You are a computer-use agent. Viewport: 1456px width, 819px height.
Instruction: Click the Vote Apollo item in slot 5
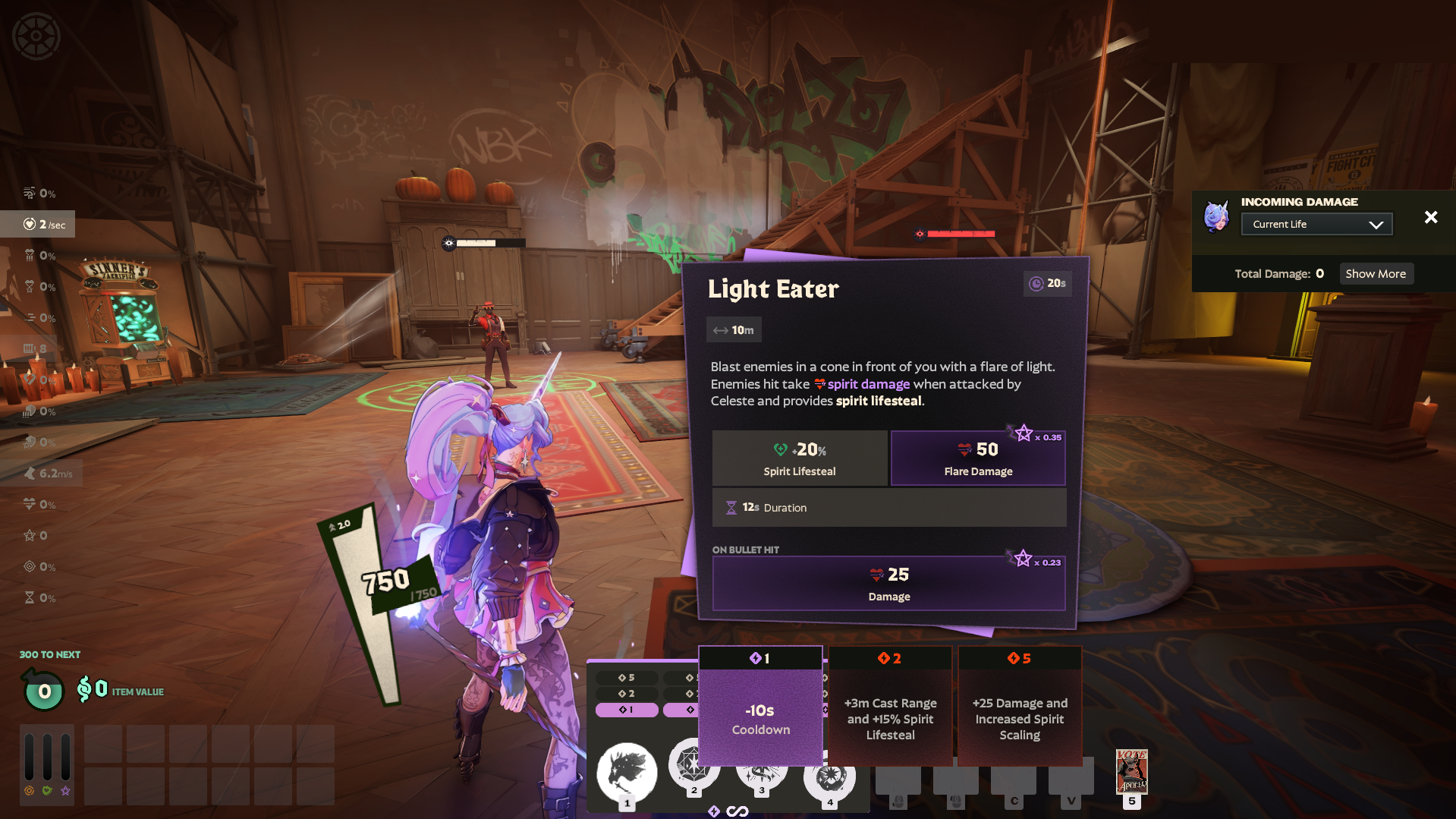(x=1132, y=772)
